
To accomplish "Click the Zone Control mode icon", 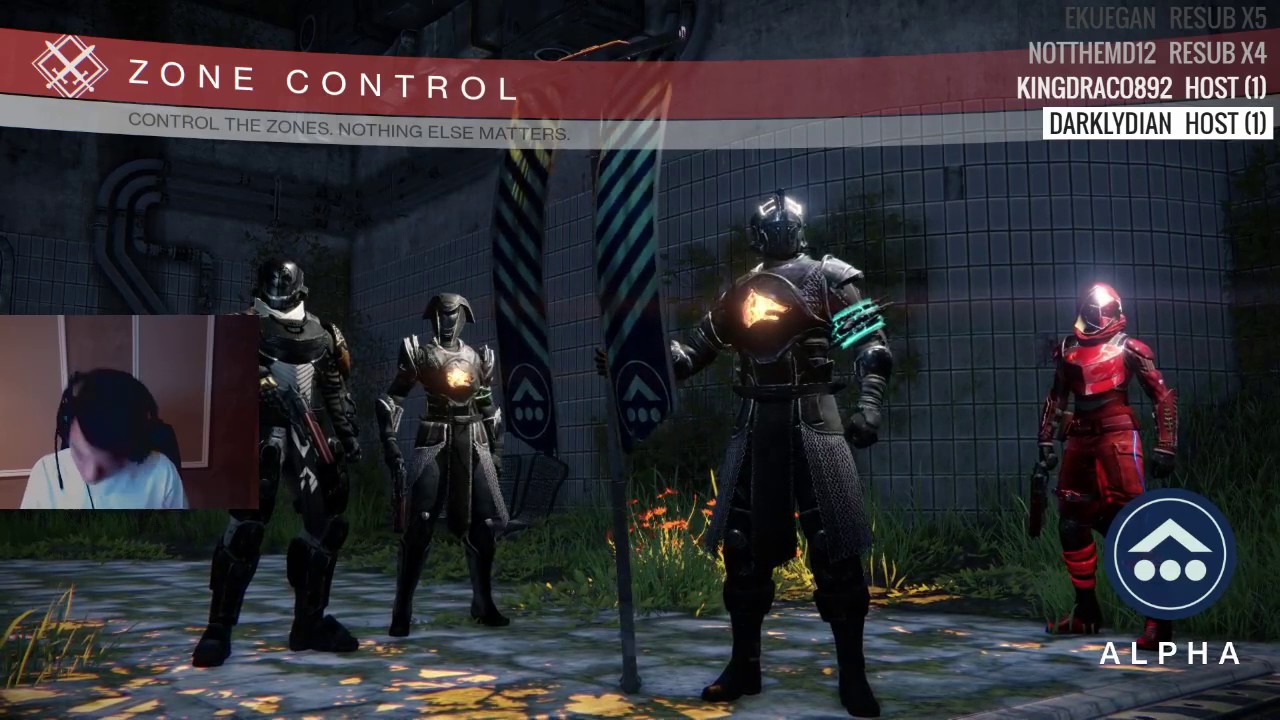I will coord(69,66).
